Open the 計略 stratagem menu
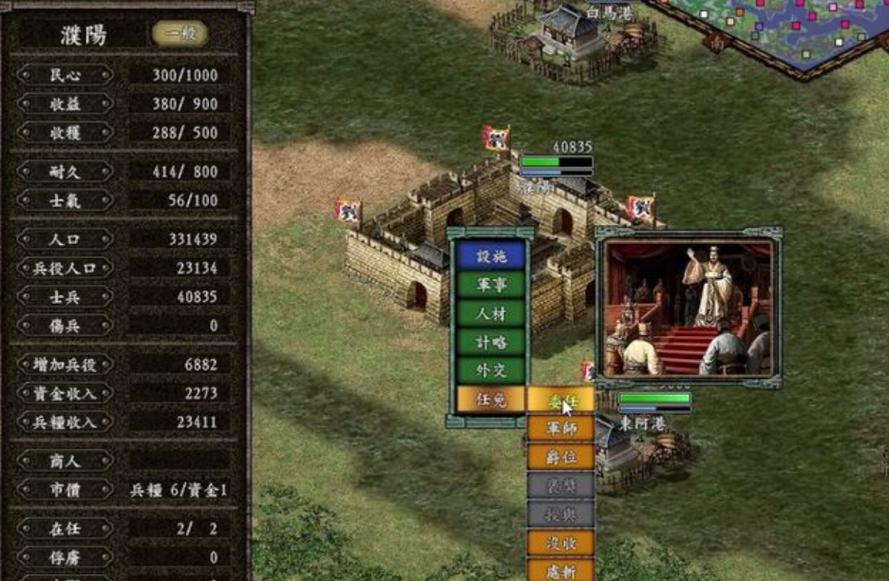Screen dimensions: 889x581 click(x=490, y=342)
